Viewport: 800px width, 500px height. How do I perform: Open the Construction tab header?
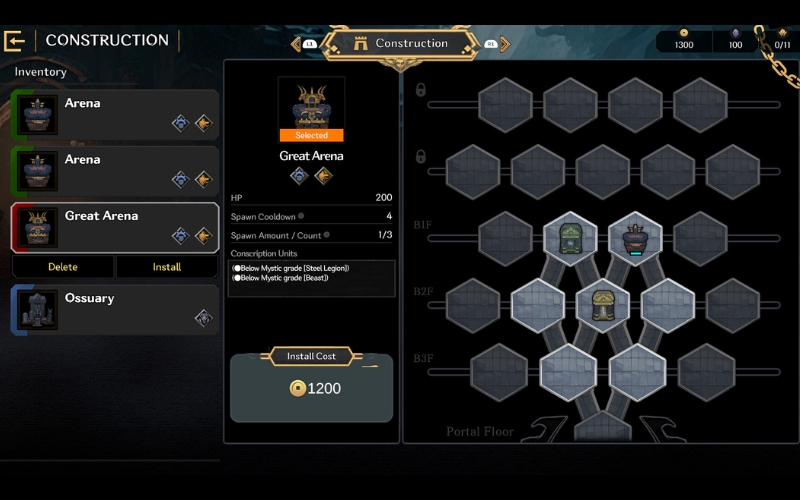click(401, 44)
